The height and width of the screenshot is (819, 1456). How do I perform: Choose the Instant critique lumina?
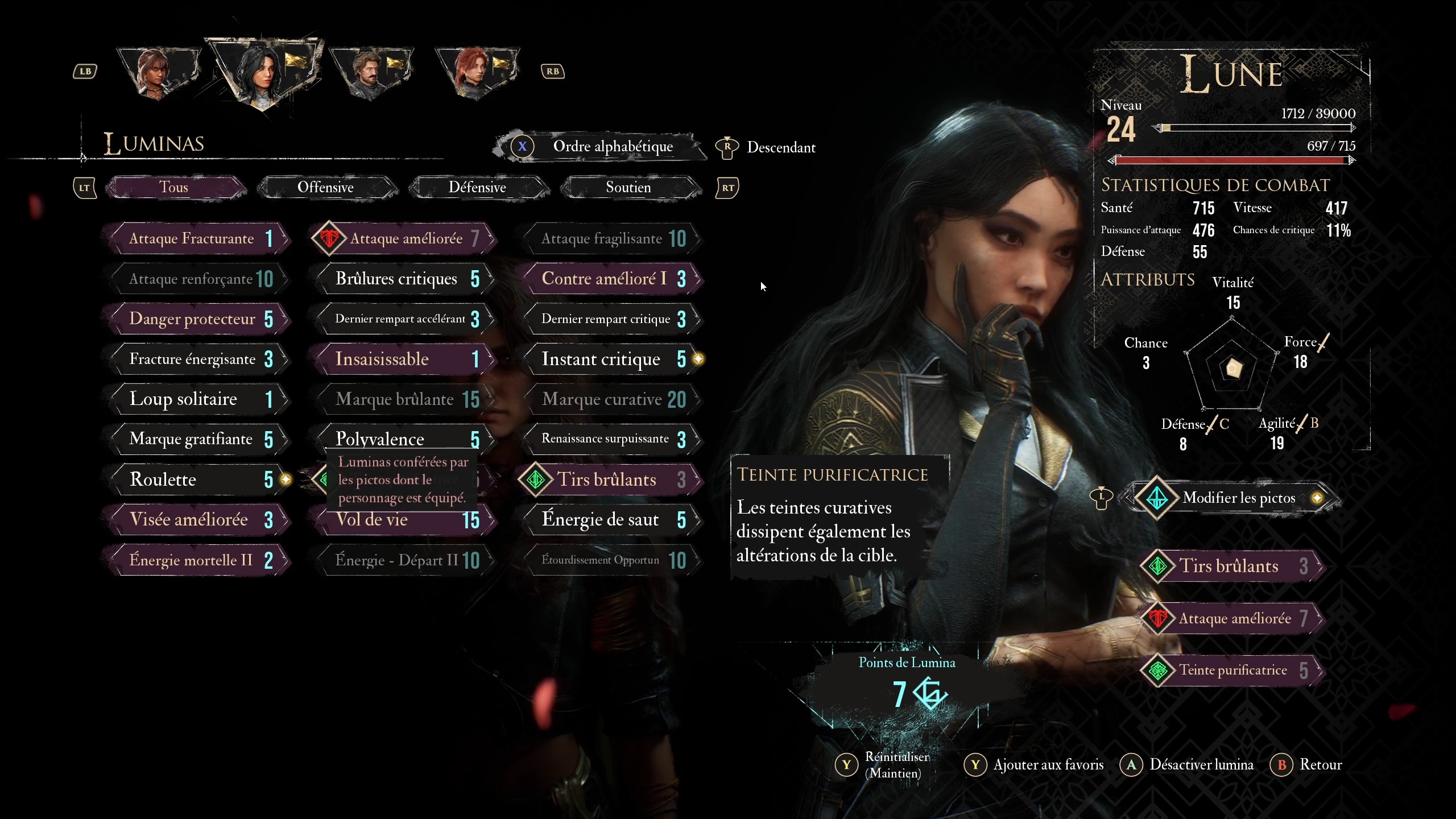(609, 359)
